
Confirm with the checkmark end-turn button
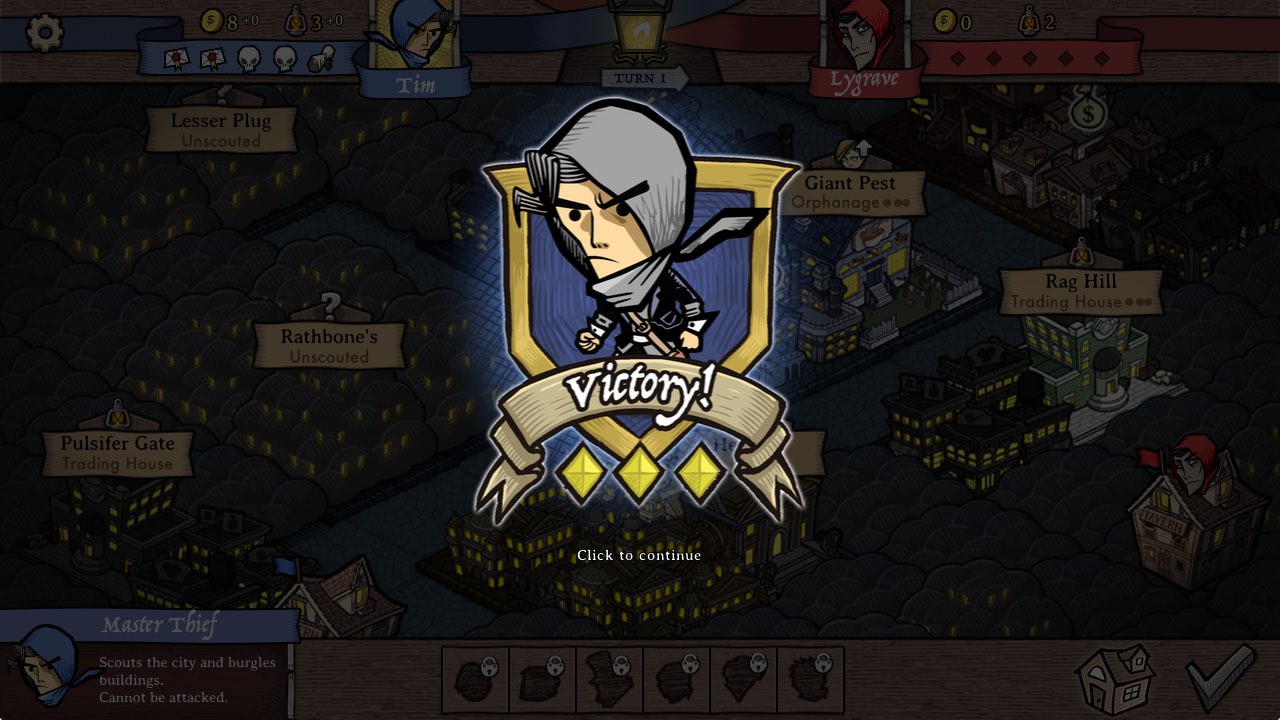(x=1221, y=677)
